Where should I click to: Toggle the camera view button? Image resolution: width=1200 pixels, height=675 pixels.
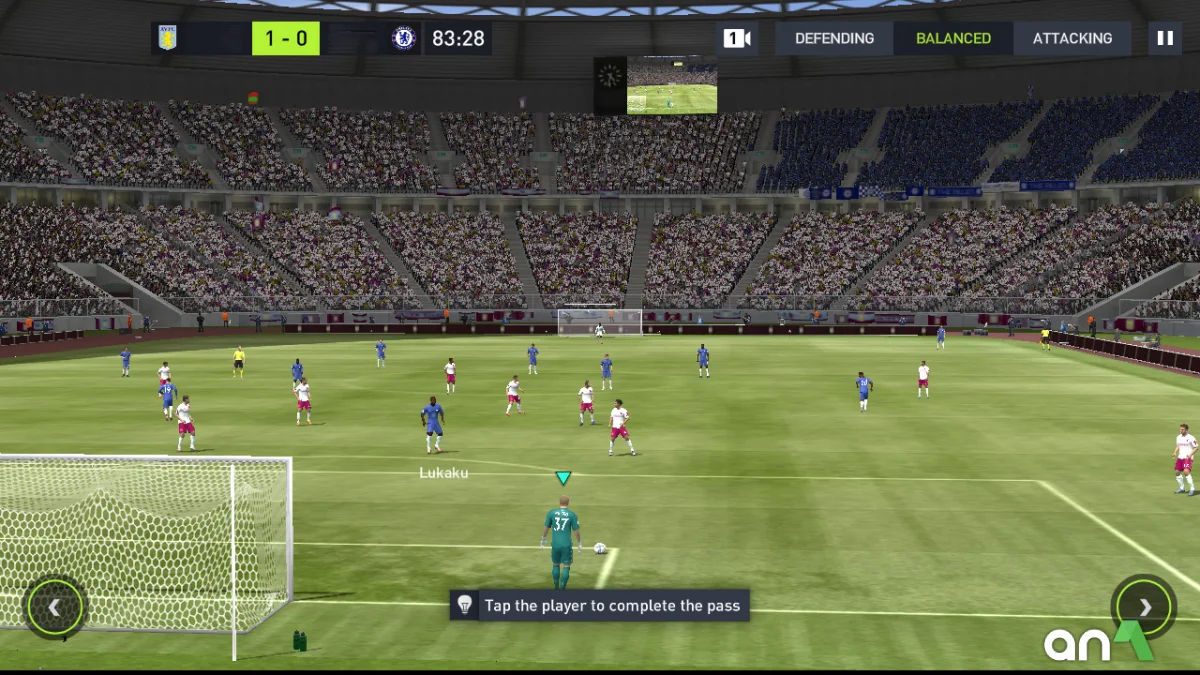pyautogui.click(x=737, y=39)
